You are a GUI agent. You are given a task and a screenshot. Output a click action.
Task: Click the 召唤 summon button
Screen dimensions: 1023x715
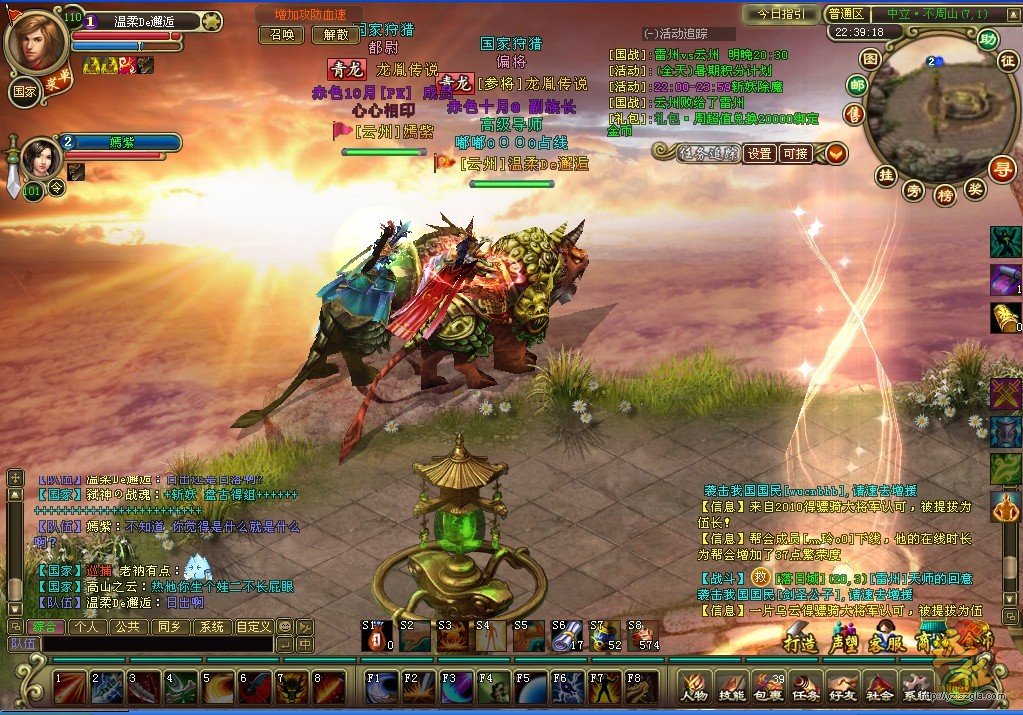[282, 34]
